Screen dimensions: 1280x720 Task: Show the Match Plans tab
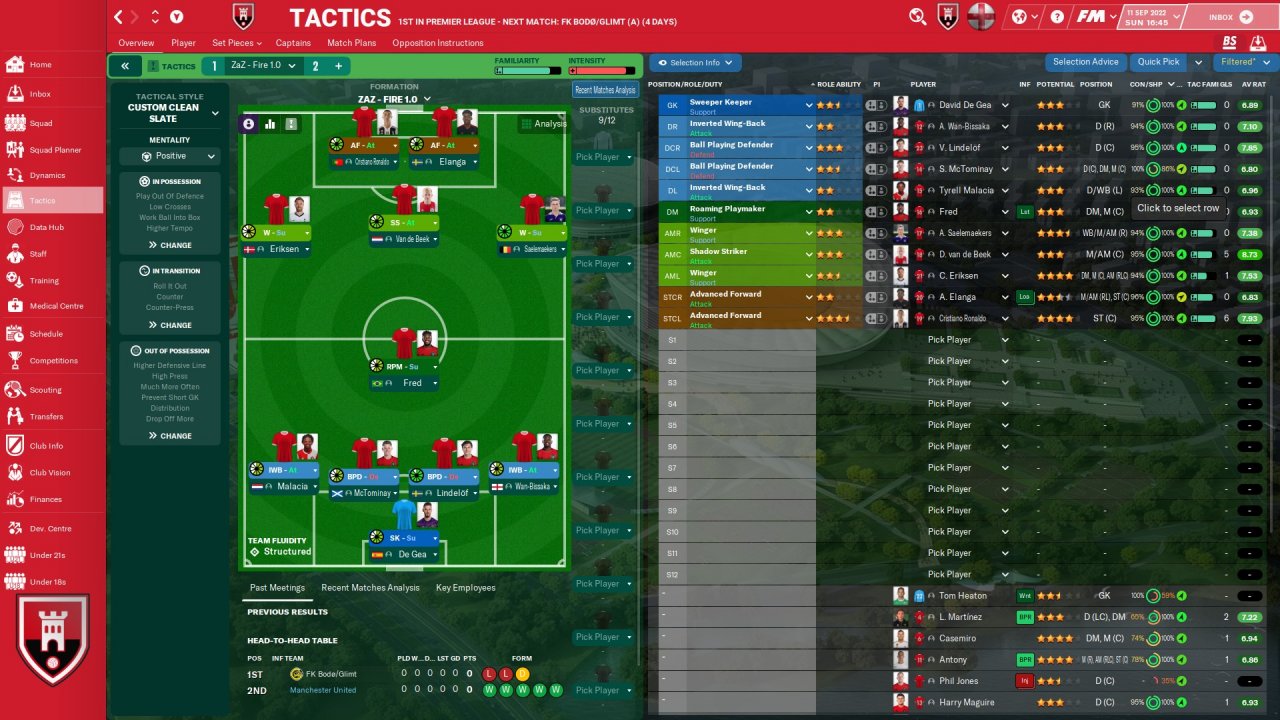pyautogui.click(x=351, y=43)
